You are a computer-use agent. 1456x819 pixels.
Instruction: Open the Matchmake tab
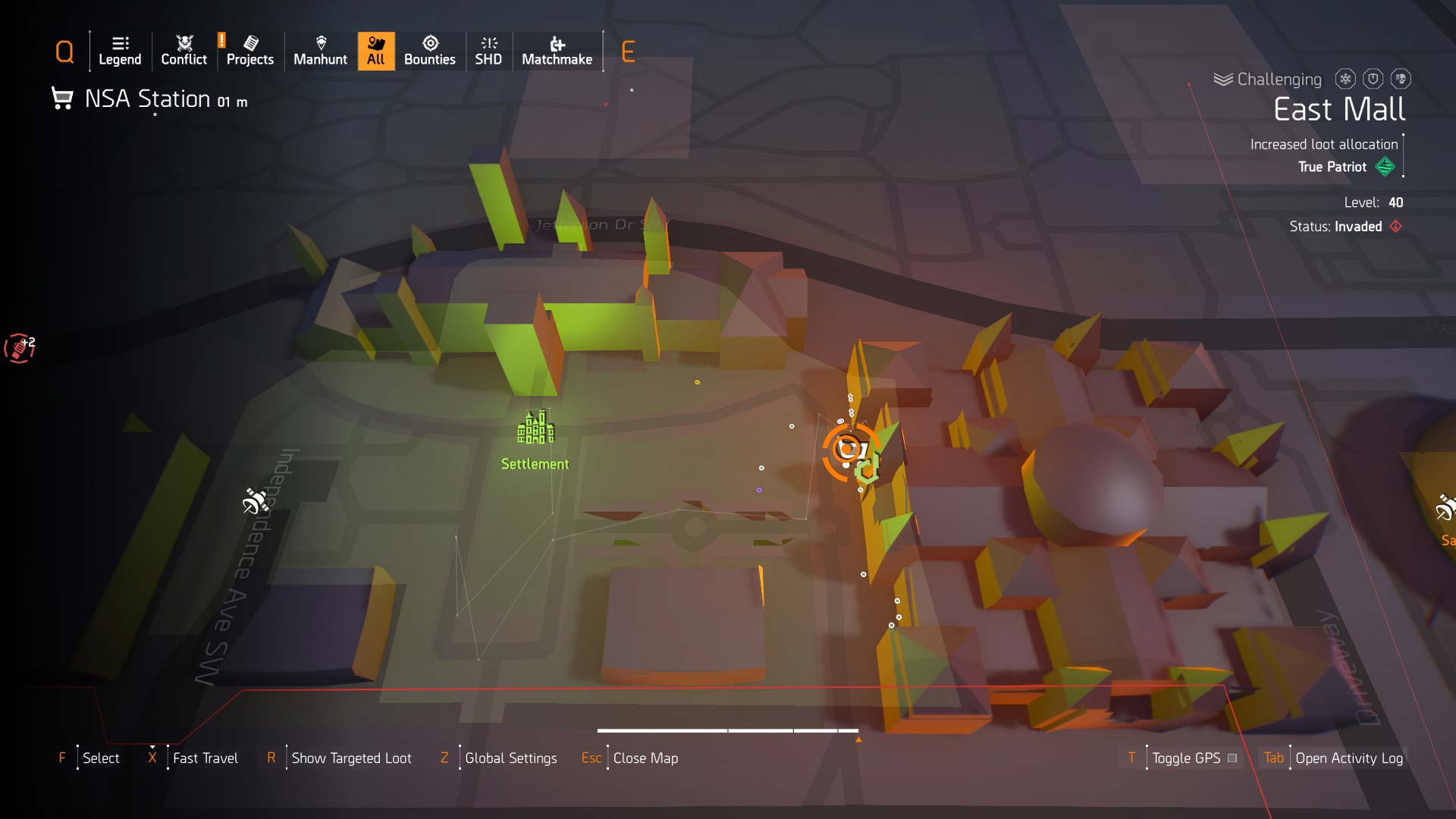click(557, 51)
